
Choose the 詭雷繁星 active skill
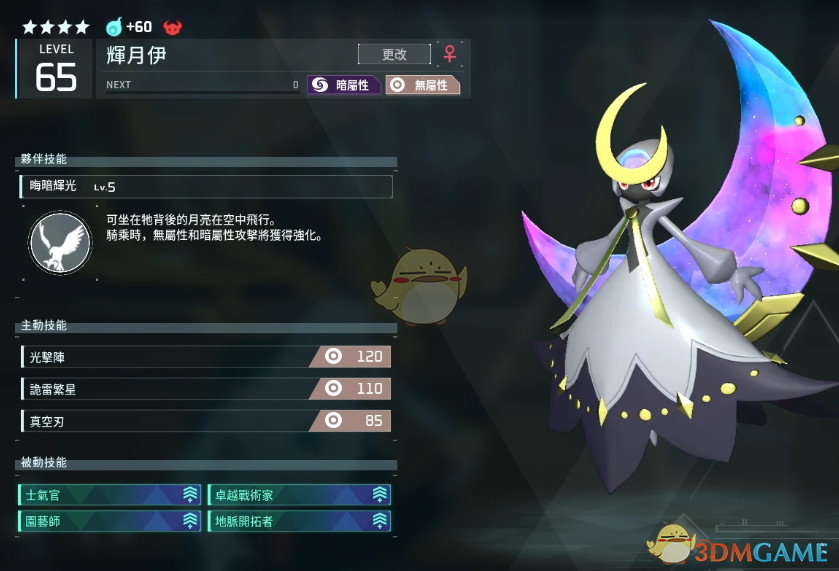205,389
